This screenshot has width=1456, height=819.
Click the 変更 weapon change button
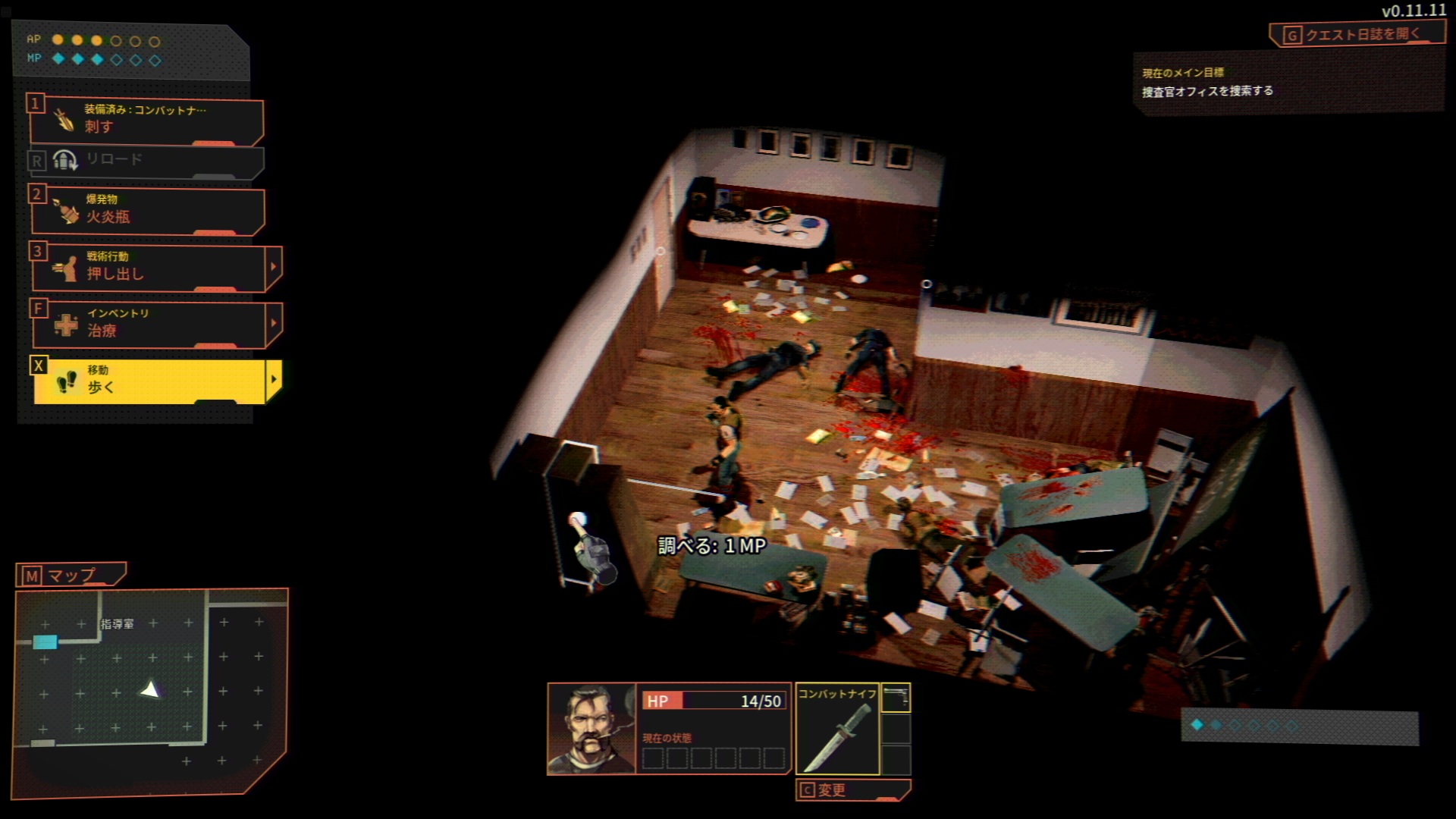tap(851, 790)
